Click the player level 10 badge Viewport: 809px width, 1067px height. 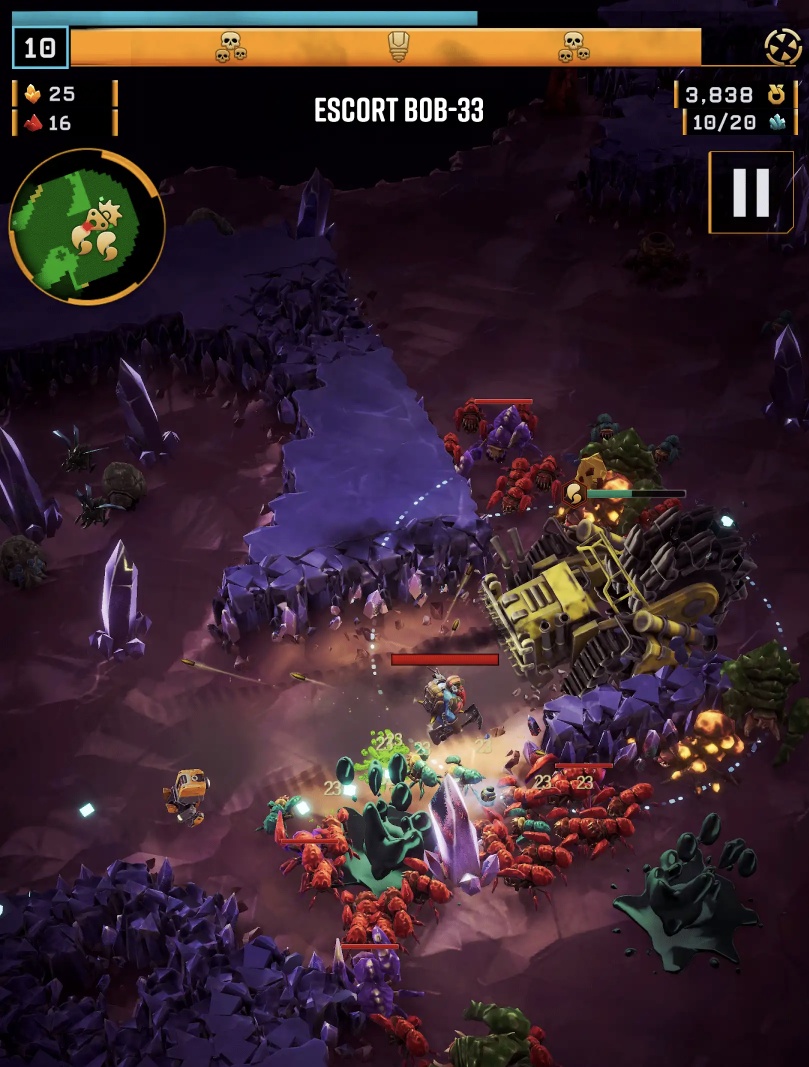(x=40, y=47)
